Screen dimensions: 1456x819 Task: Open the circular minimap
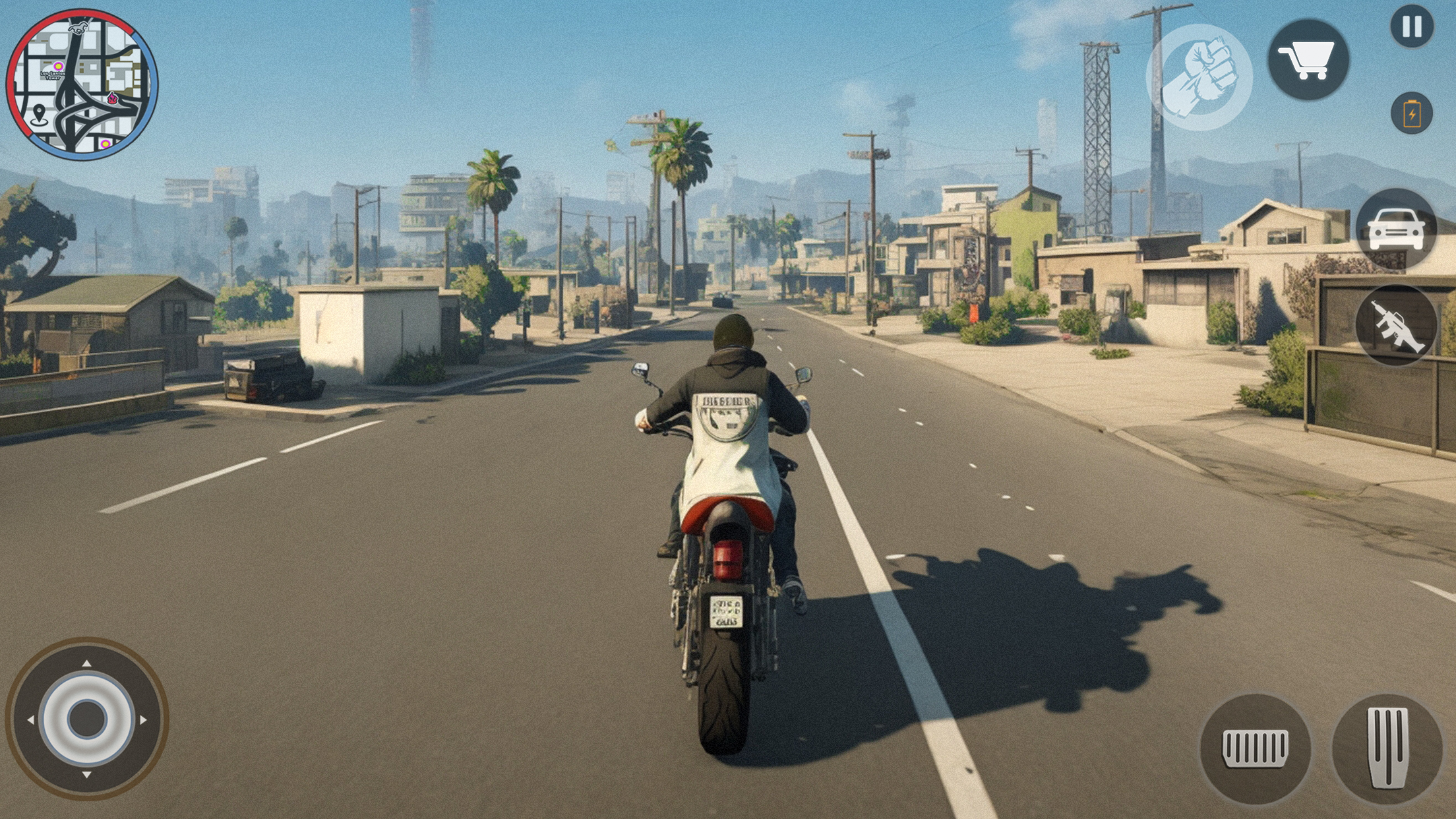[82, 84]
